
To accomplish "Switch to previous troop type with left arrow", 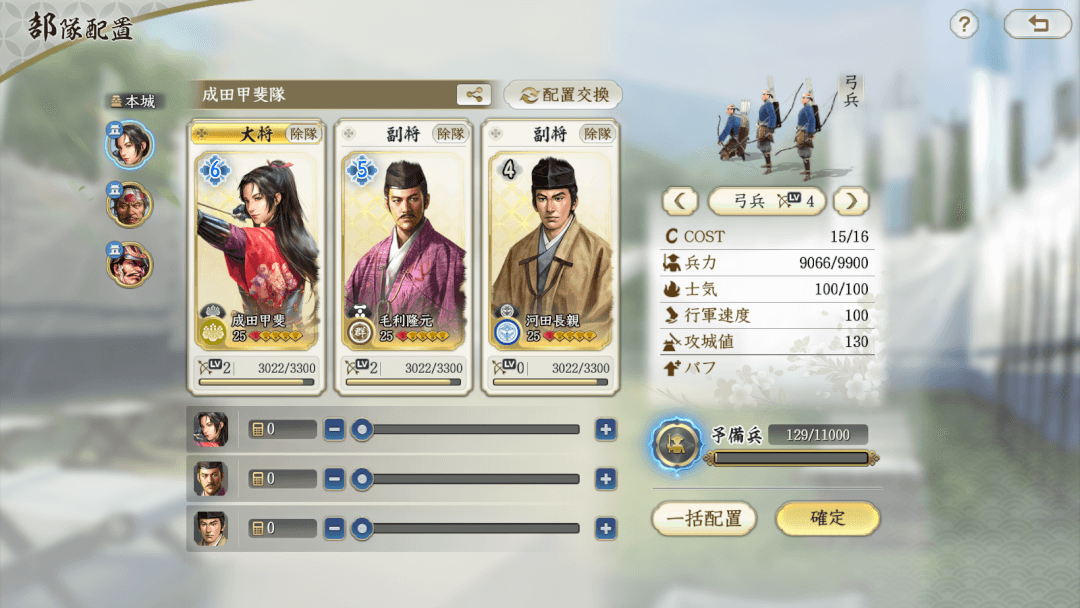I will click(x=680, y=201).
